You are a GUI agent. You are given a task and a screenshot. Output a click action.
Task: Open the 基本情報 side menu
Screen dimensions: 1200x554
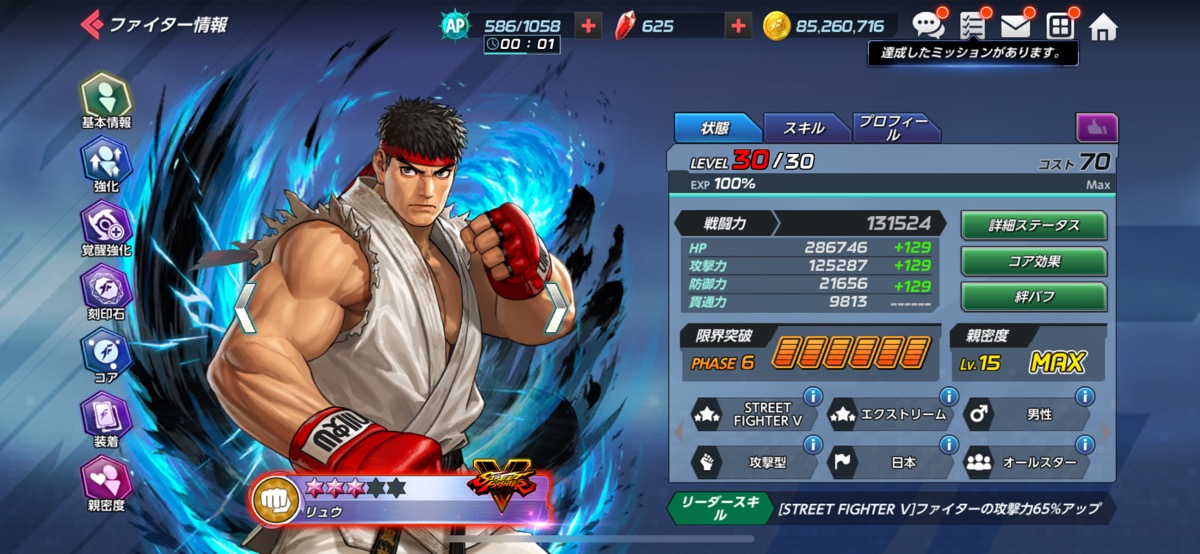coord(105,98)
